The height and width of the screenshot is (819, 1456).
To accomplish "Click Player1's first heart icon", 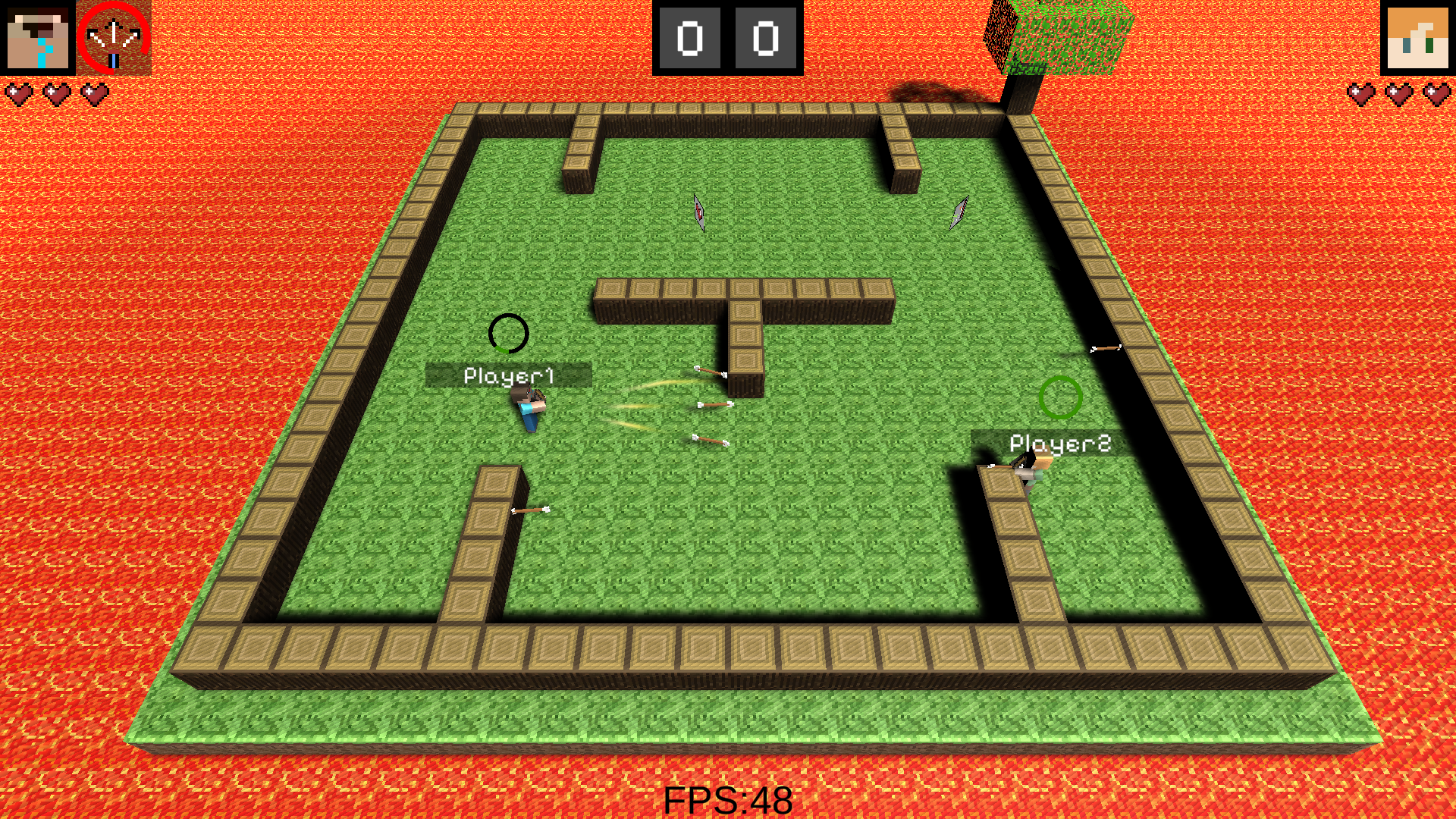I will tap(18, 93).
